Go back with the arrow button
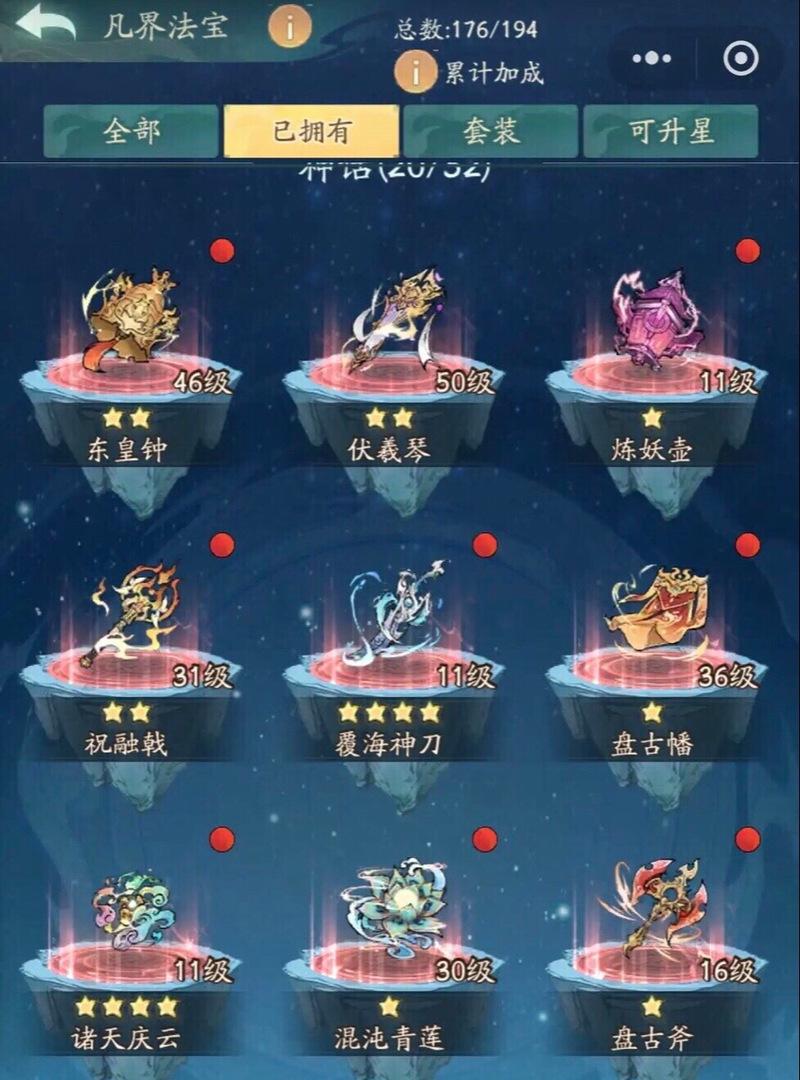Viewport: 800px width, 1080px height. 46,24
